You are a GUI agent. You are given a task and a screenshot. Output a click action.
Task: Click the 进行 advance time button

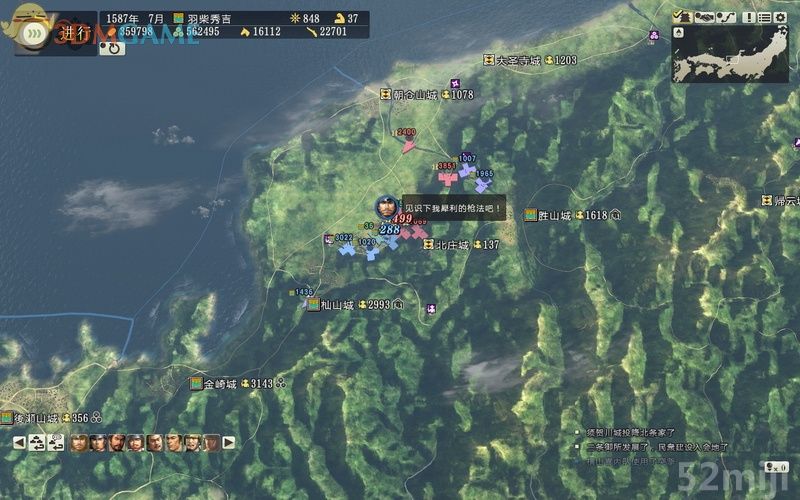click(74, 32)
